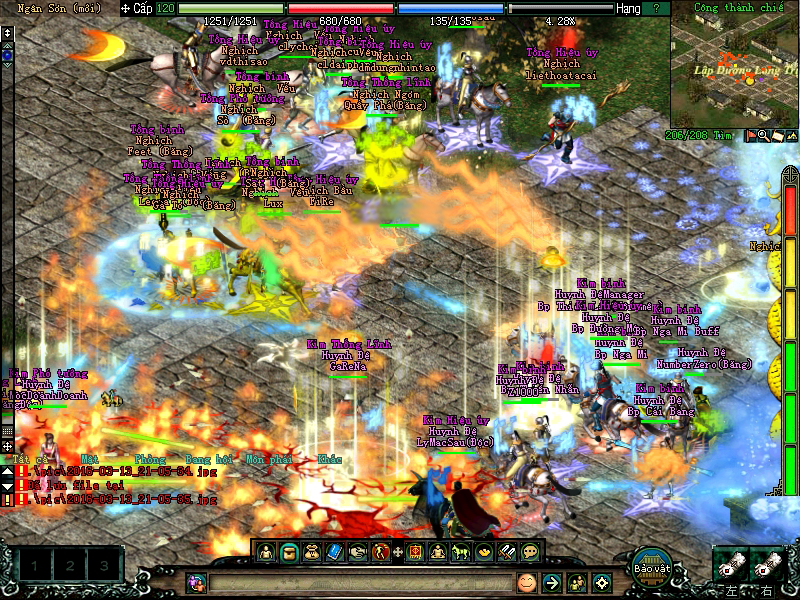Select quick slot number 1
This screenshot has height=600, width=800.
[33, 567]
